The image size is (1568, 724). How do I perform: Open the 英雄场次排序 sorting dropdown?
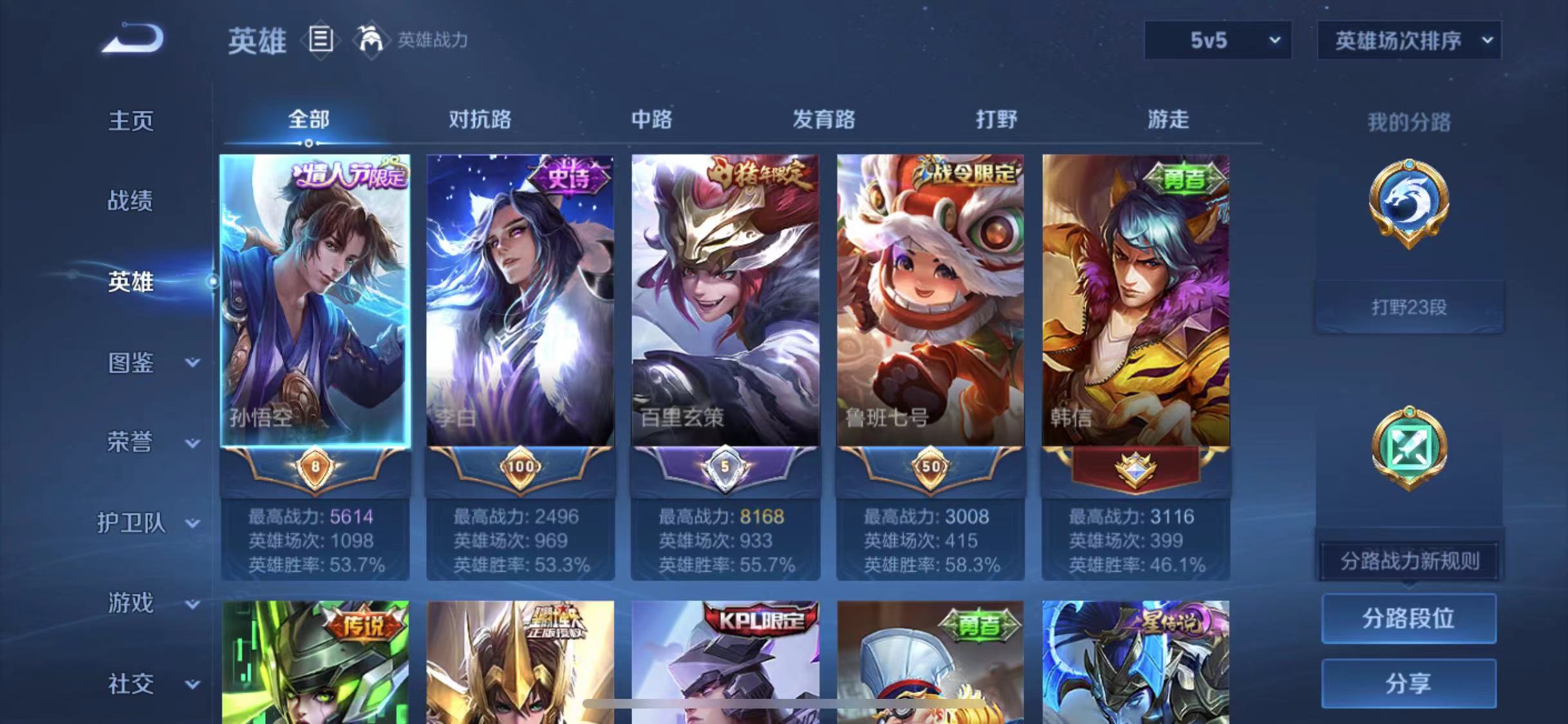(1408, 40)
